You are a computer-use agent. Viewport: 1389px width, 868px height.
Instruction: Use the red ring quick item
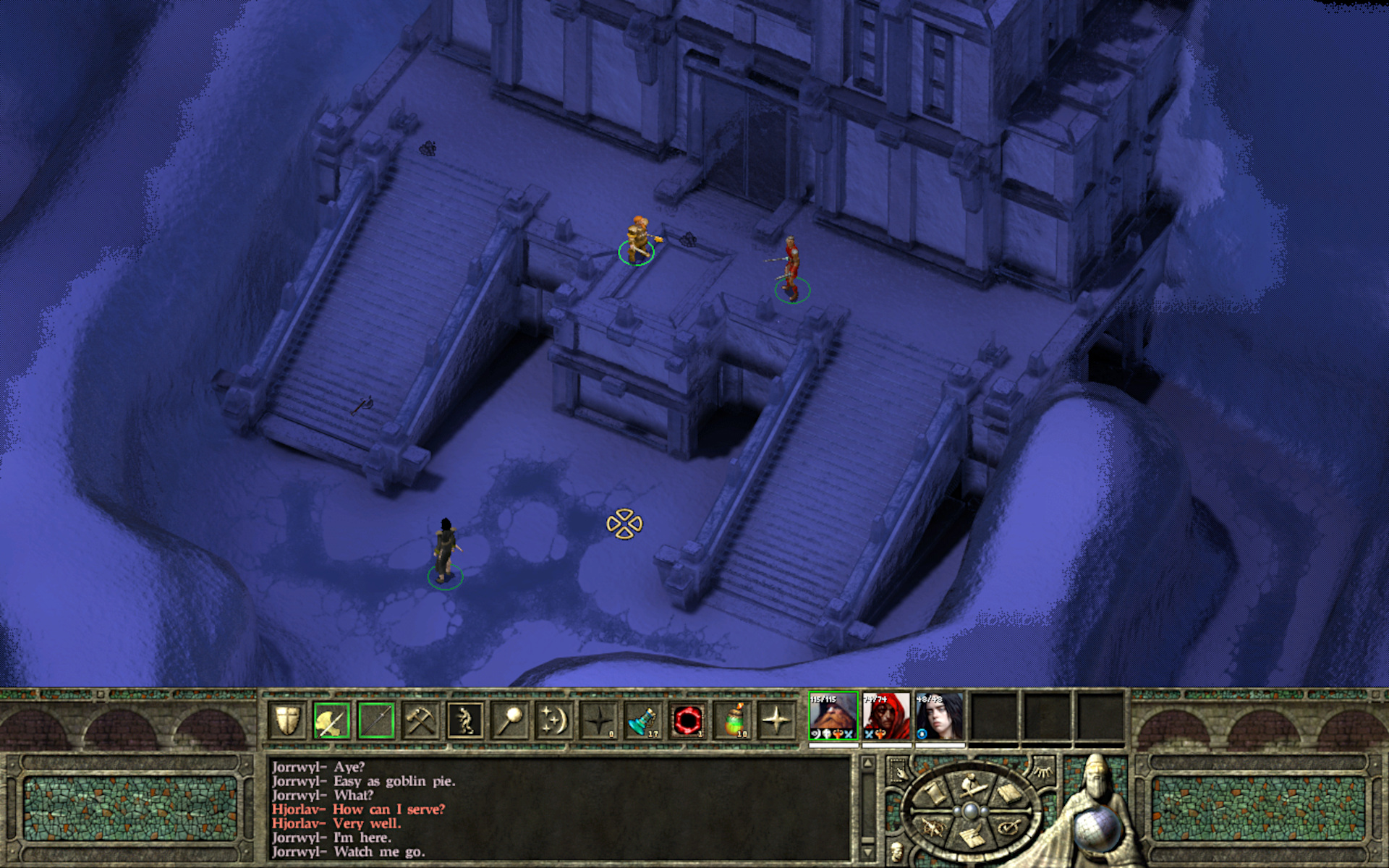pyautogui.click(x=688, y=720)
